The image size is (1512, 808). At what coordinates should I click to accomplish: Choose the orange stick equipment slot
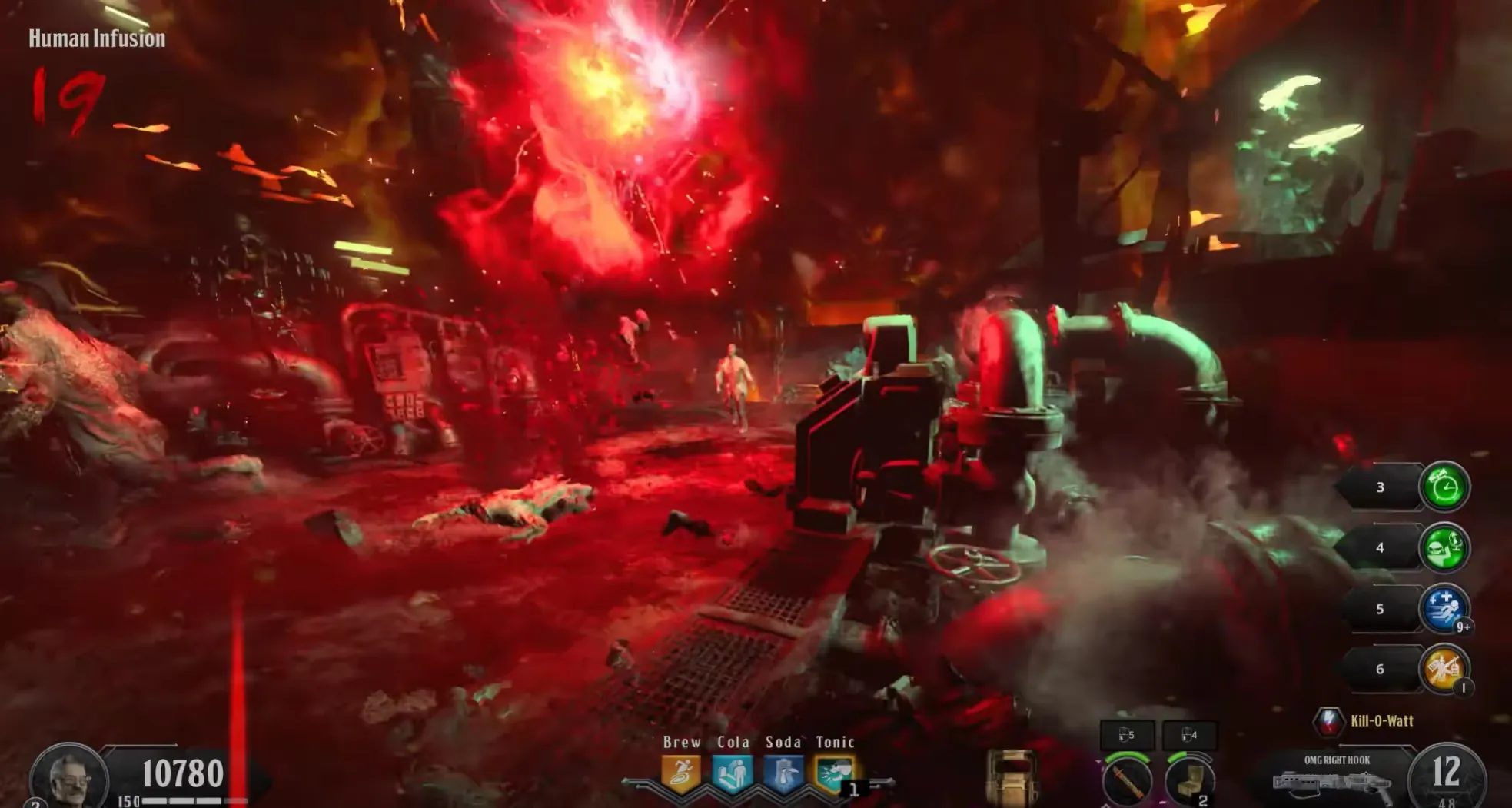point(1126,780)
